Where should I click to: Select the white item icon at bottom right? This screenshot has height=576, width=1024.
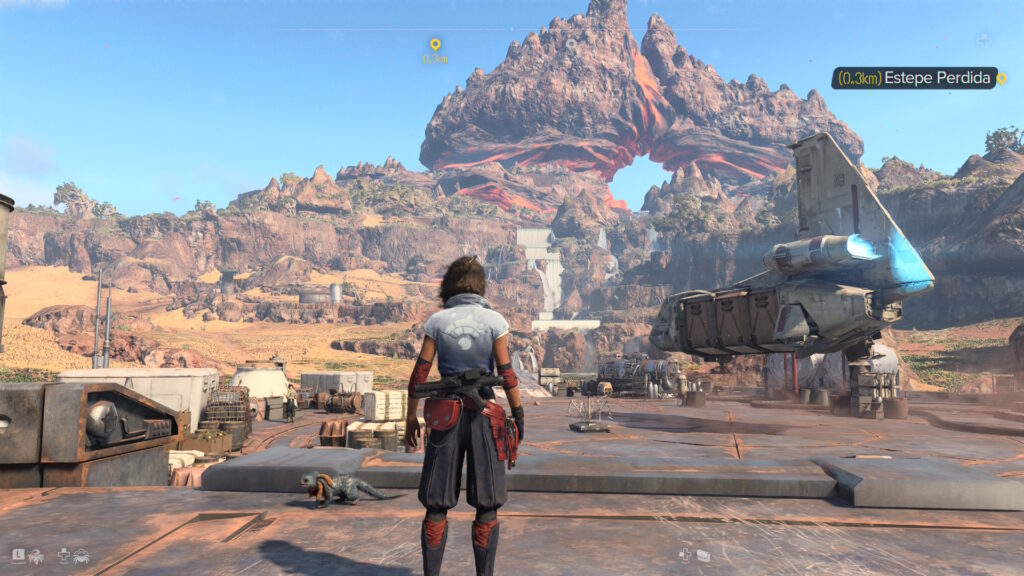click(x=703, y=555)
